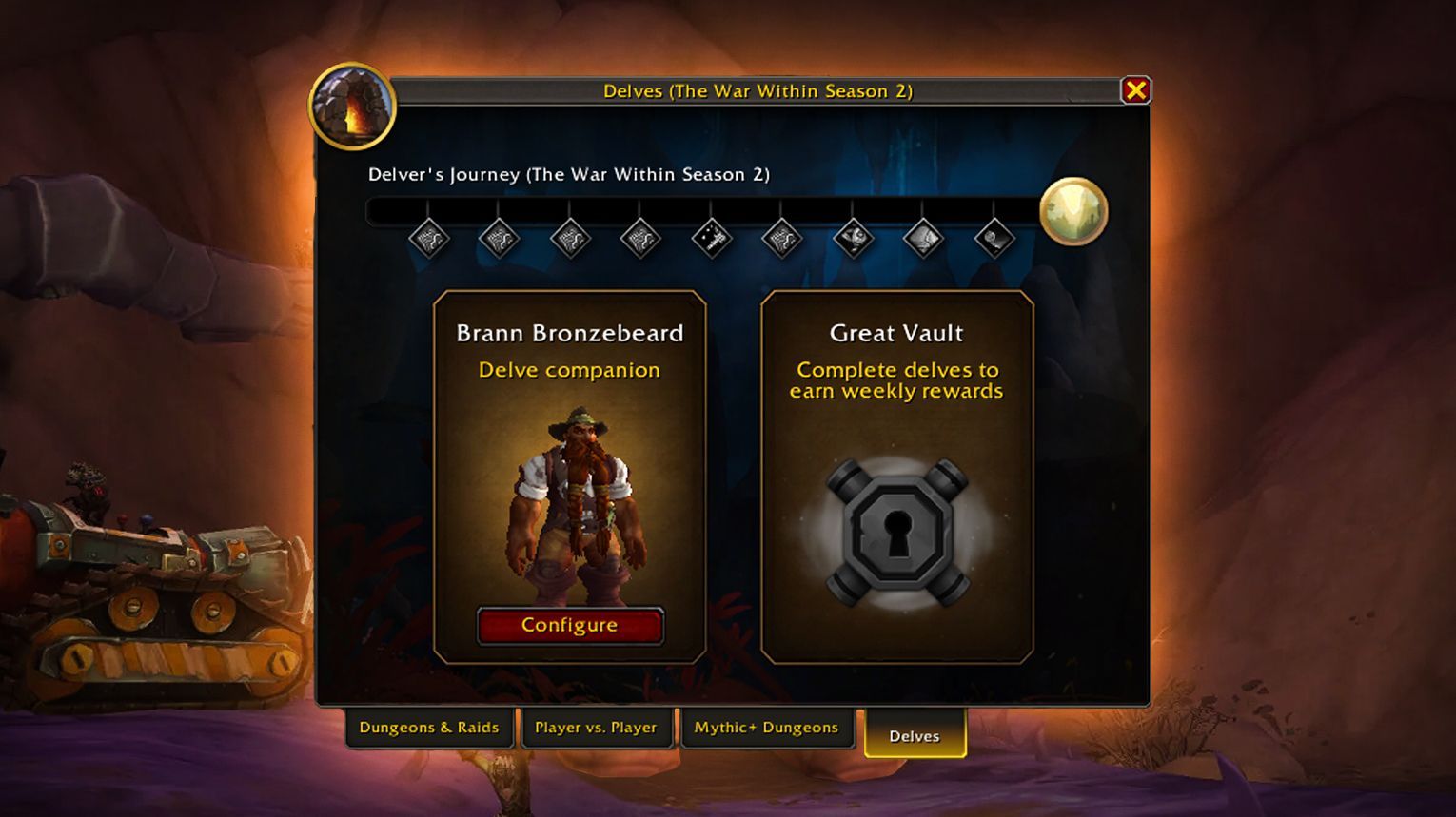
Task: Open the Player vs. Player tab
Action: point(596,728)
